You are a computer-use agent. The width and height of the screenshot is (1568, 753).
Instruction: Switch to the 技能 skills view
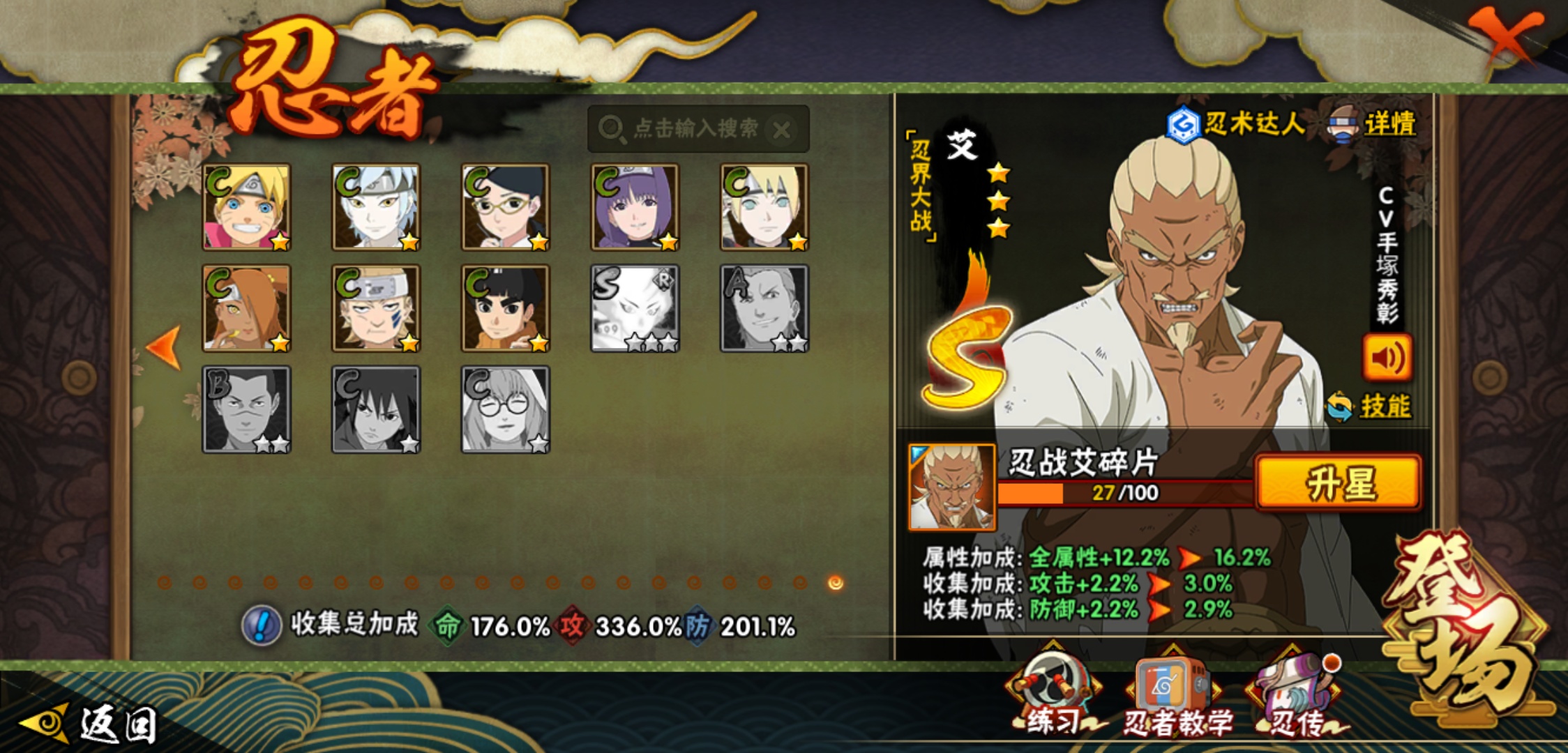click(1384, 406)
